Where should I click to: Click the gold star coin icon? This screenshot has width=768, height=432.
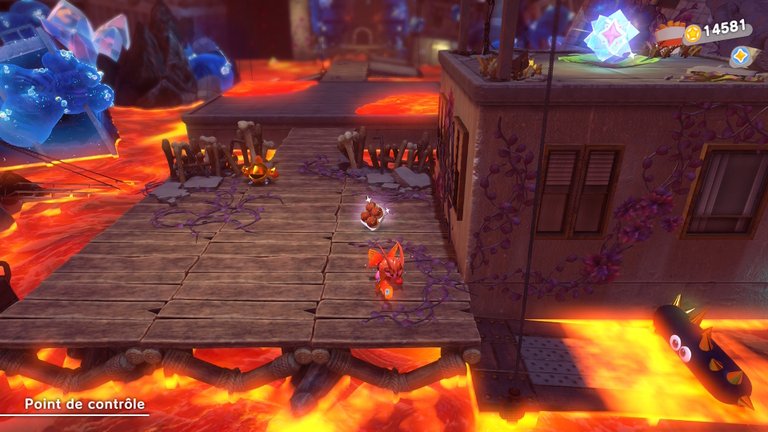coord(691,33)
